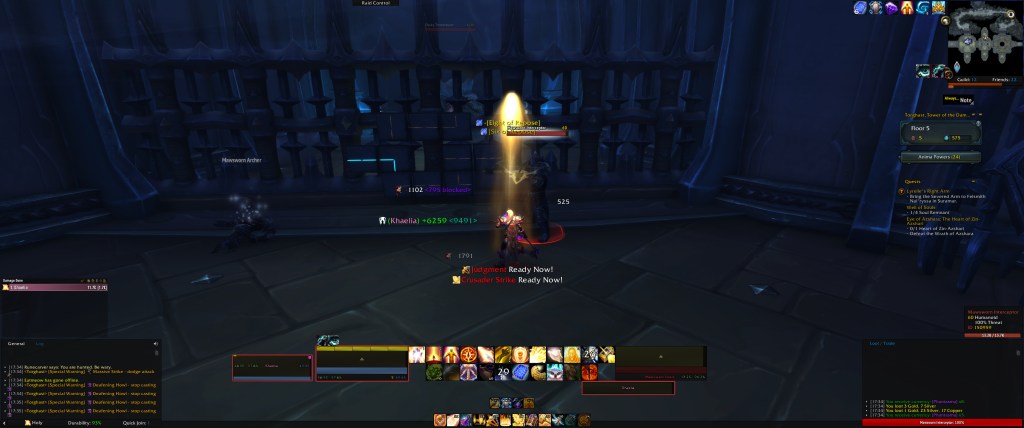Click the player unit frame
Screen dimensions: 1024x428
(x=361, y=367)
